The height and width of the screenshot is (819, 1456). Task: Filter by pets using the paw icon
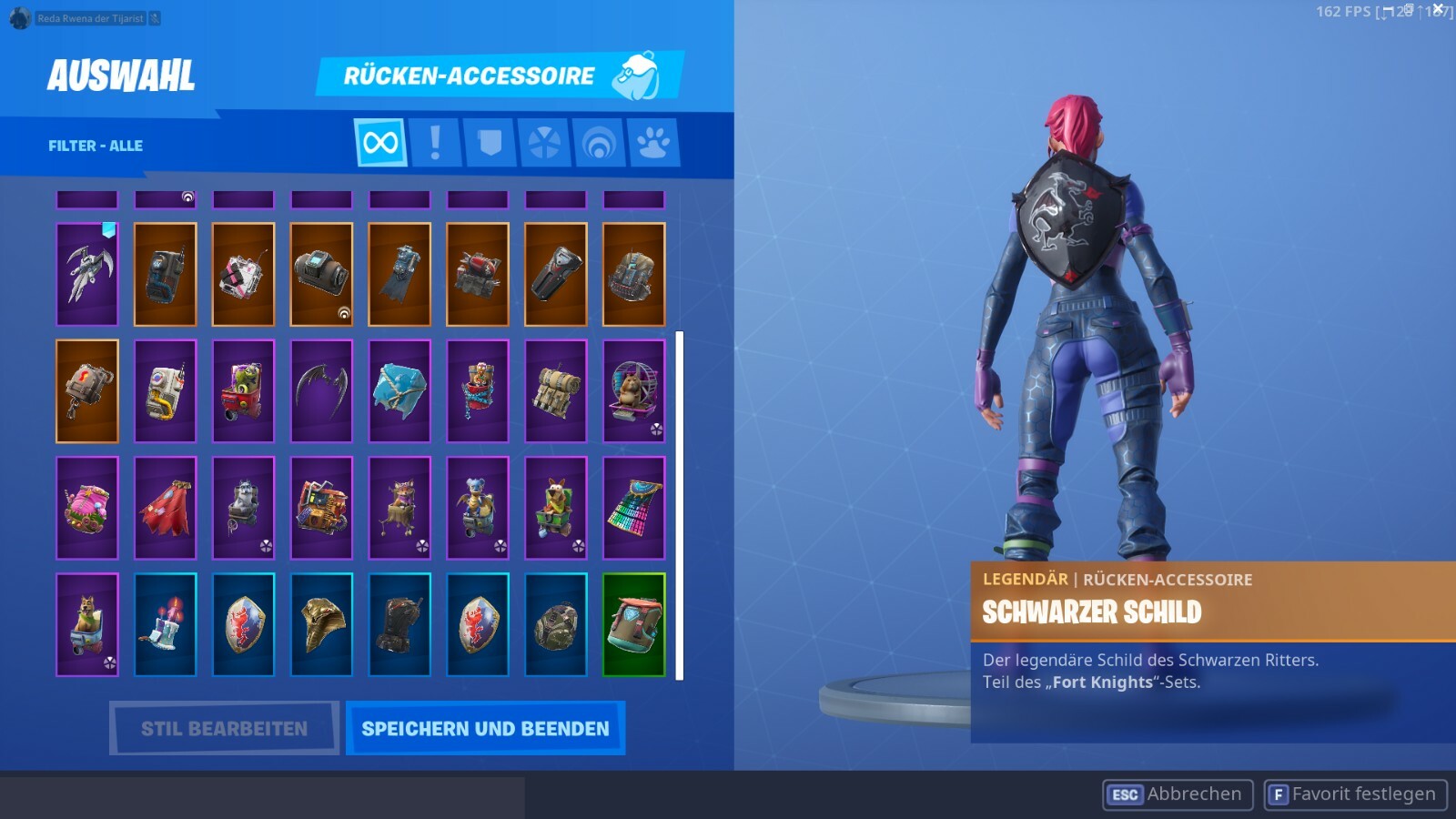point(653,142)
